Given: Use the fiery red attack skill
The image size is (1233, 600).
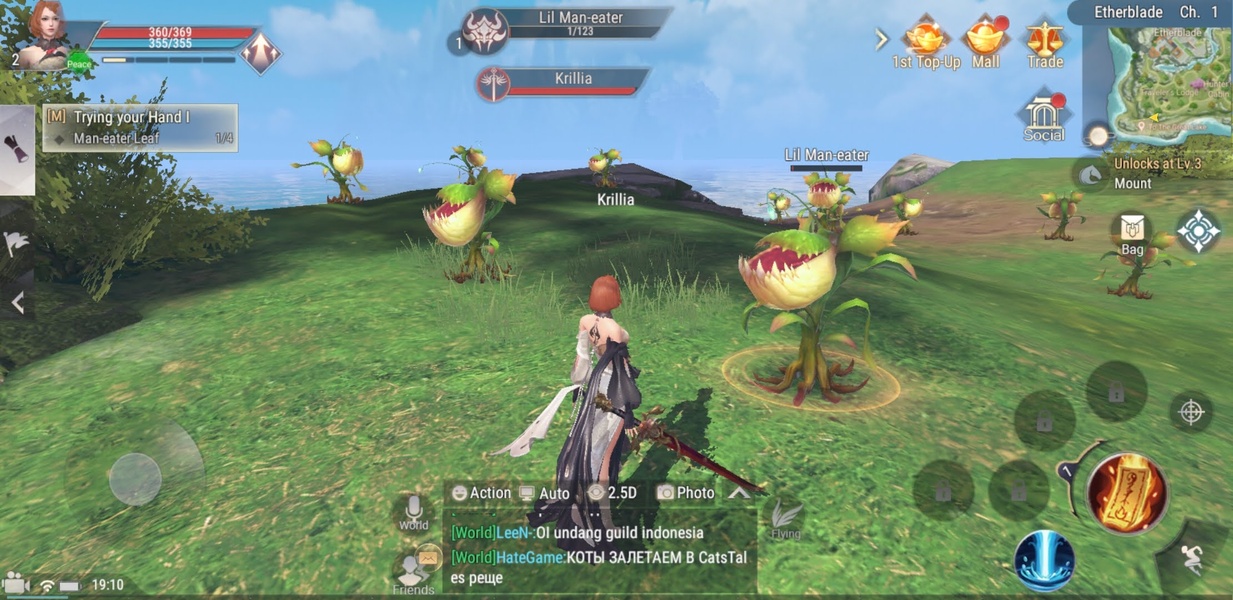Looking at the screenshot, I should [x=1126, y=493].
